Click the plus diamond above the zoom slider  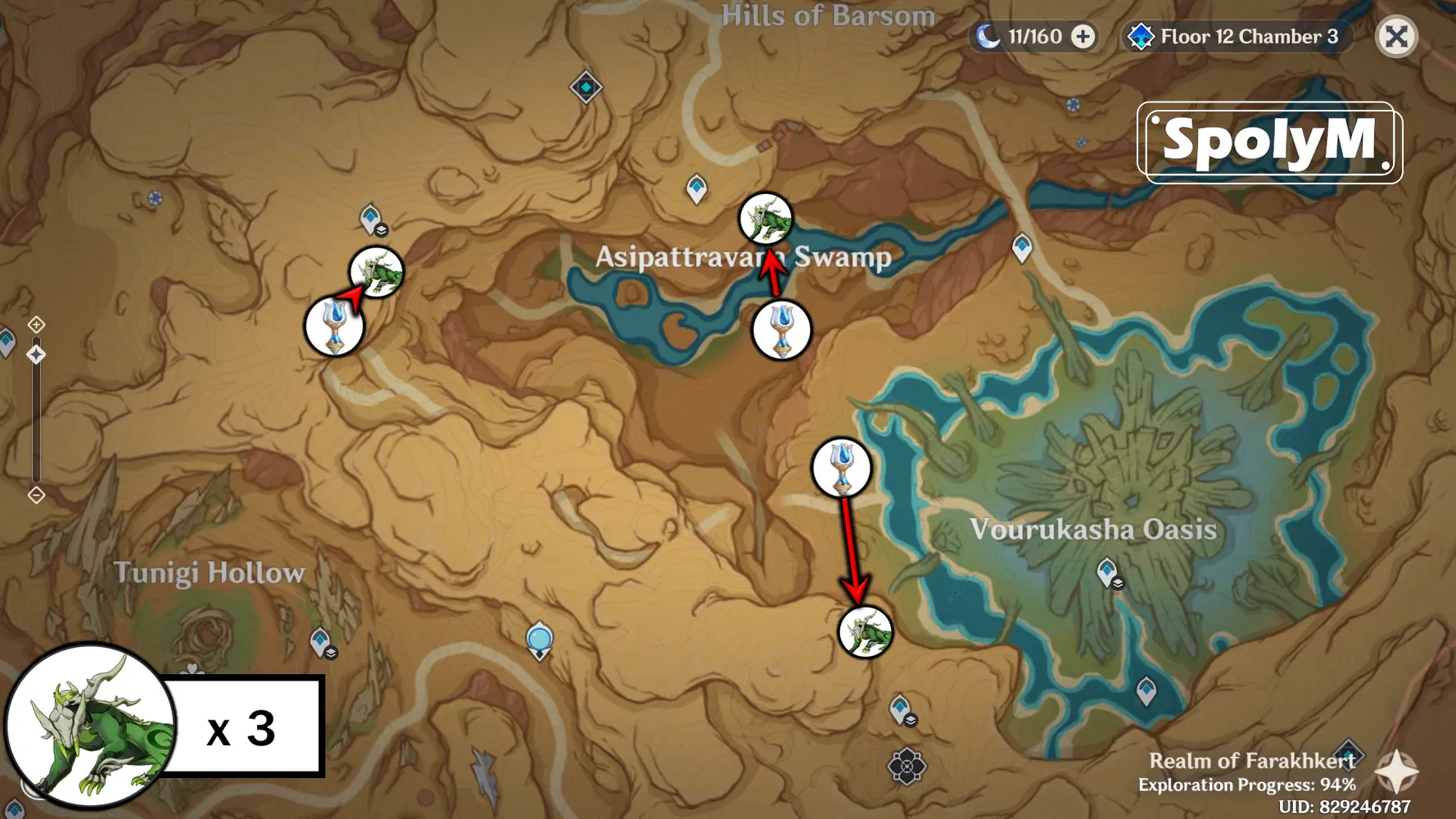pyautogui.click(x=36, y=324)
